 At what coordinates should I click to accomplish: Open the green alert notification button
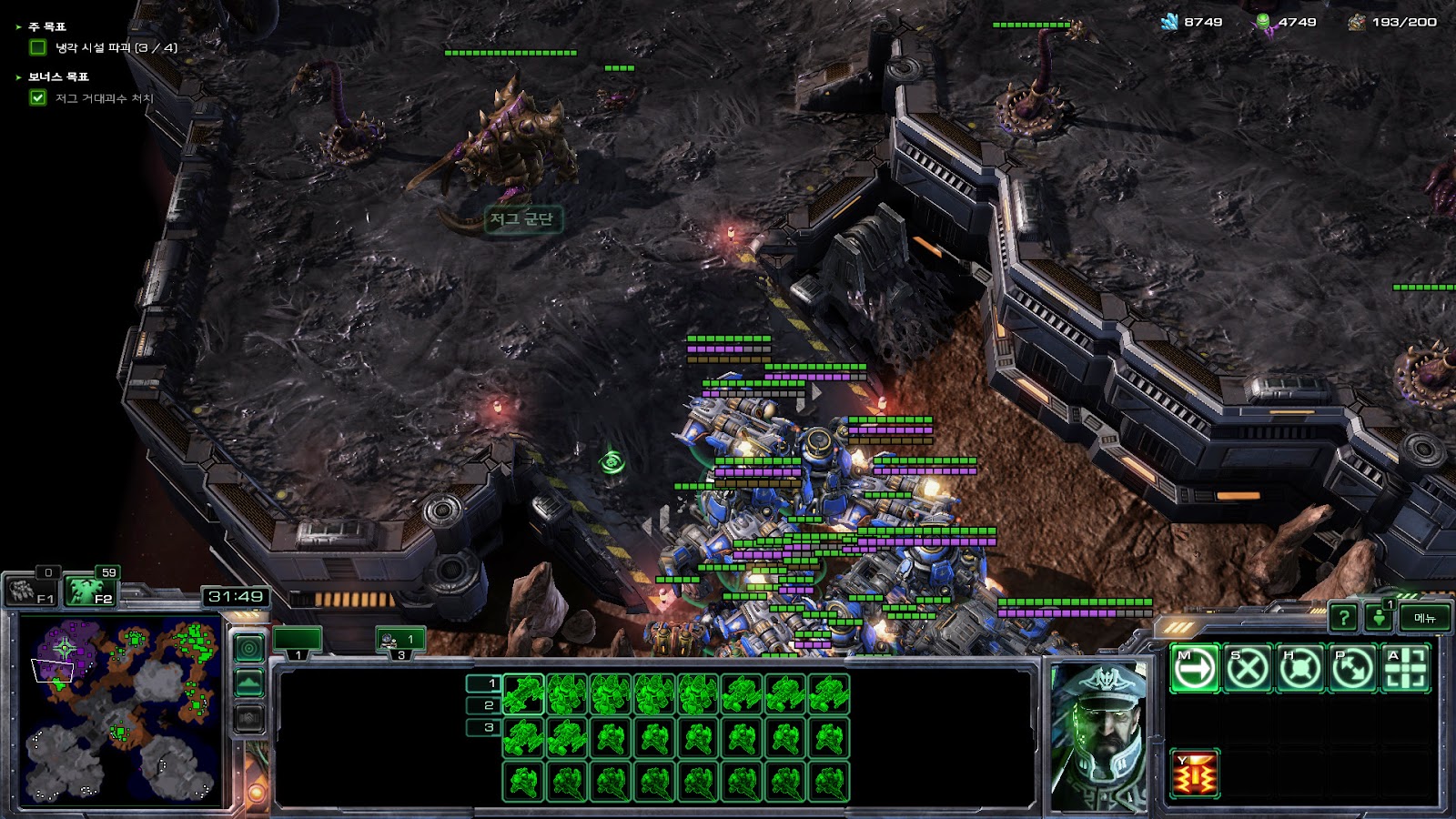pyautogui.click(x=1379, y=618)
